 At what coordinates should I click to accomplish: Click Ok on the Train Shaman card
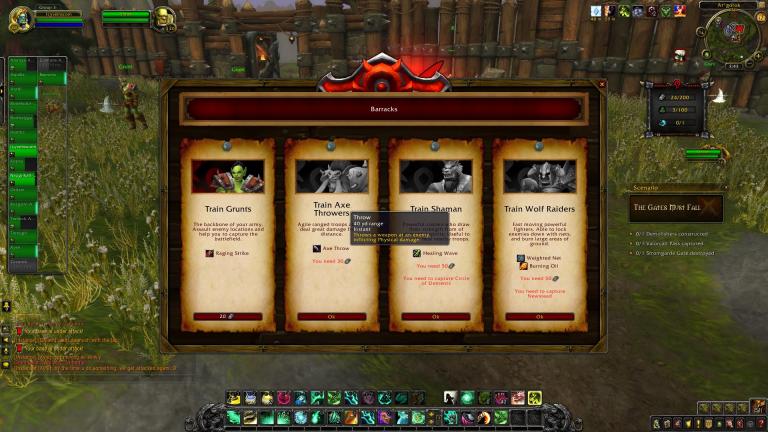435,316
